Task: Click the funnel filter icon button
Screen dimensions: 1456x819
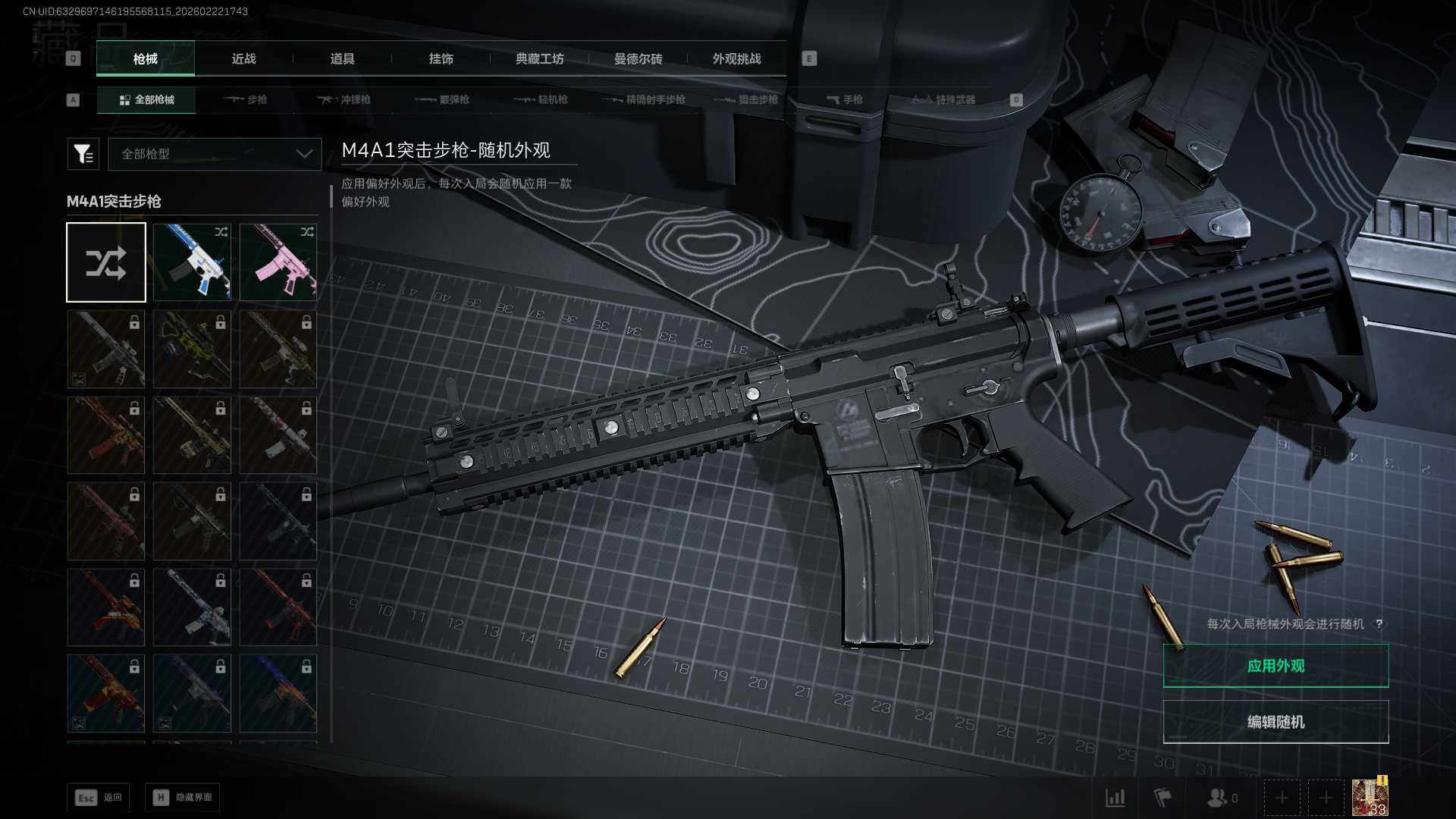Action: coord(83,154)
